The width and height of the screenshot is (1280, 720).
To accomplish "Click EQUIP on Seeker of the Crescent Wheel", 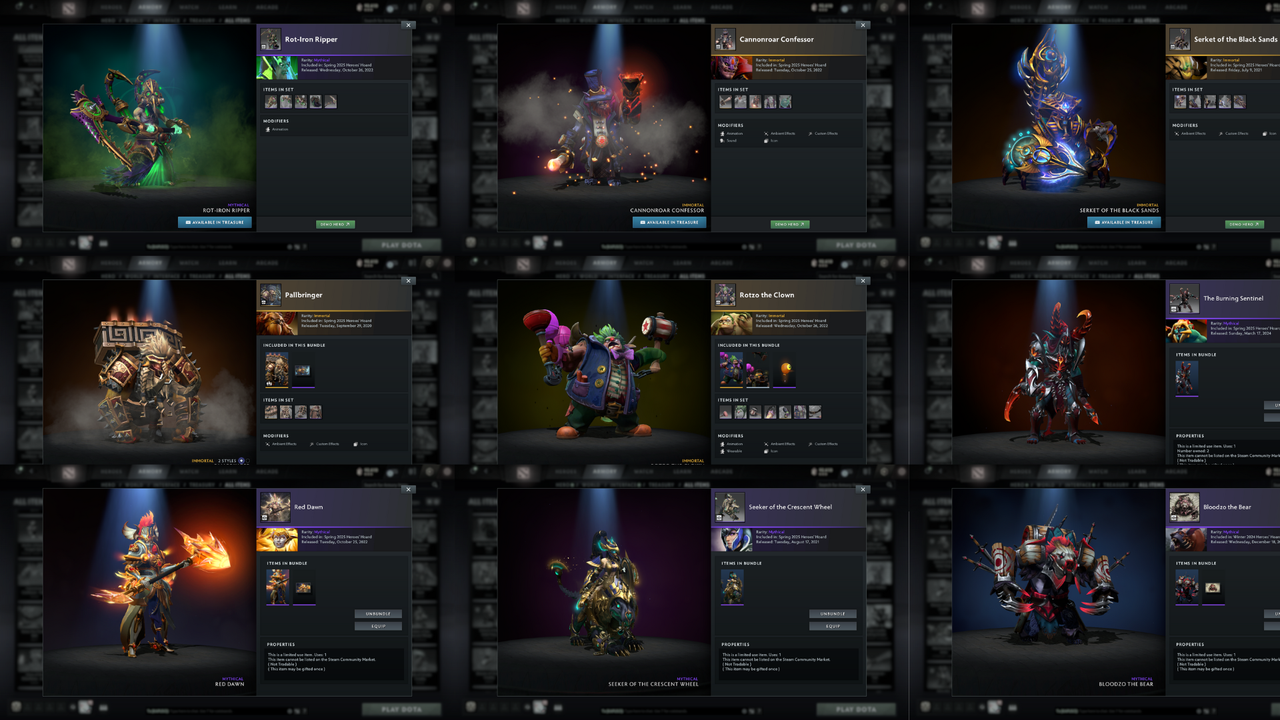I will (x=832, y=626).
